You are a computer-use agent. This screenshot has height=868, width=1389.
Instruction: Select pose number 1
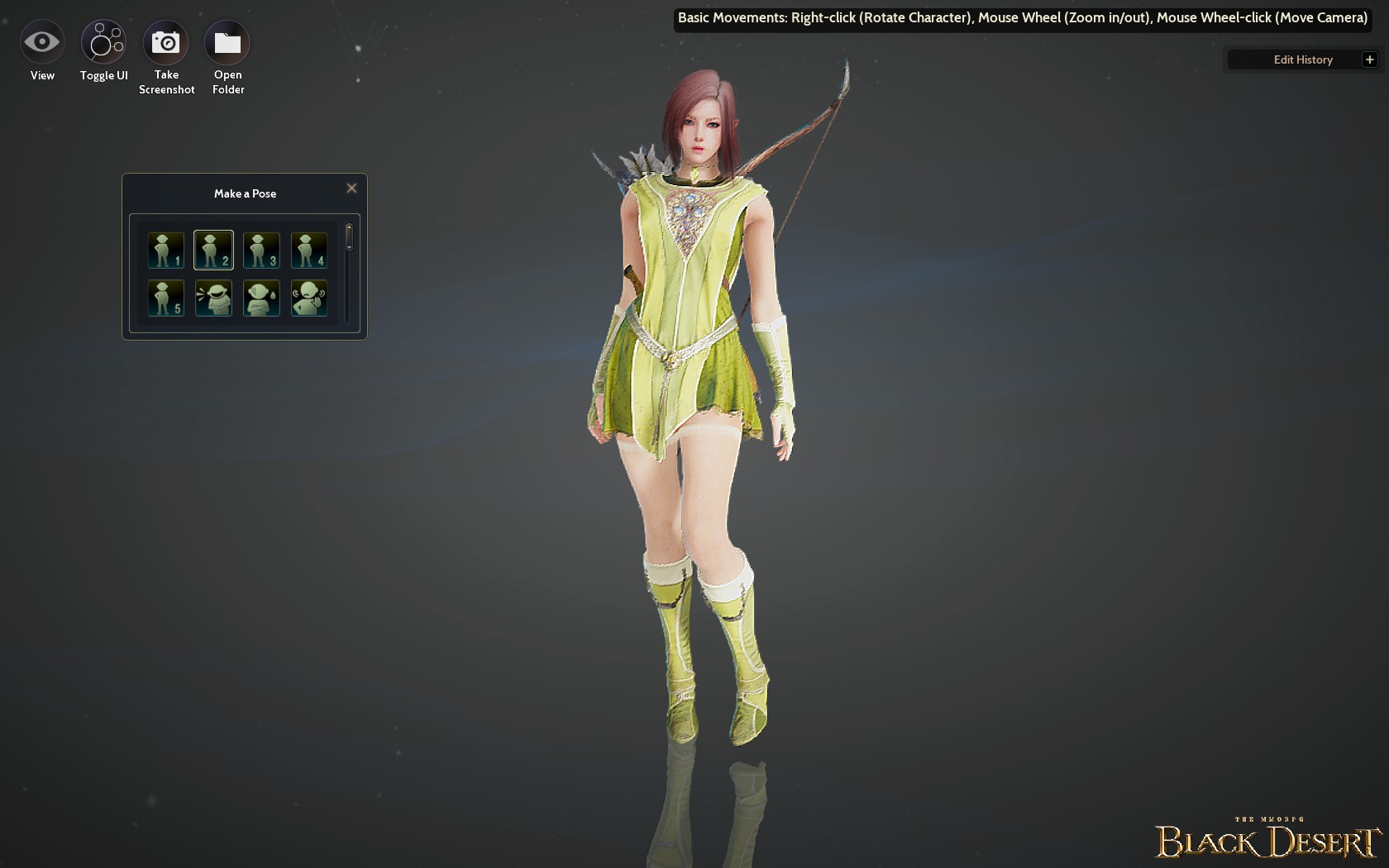pyautogui.click(x=165, y=250)
